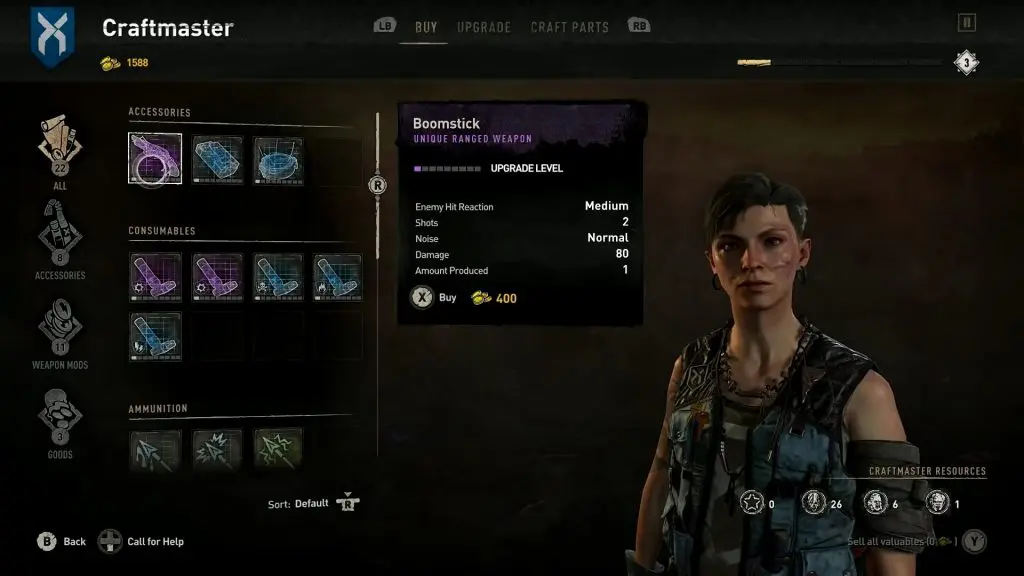Pick the skull-marked consumable blueprint

pos(277,277)
